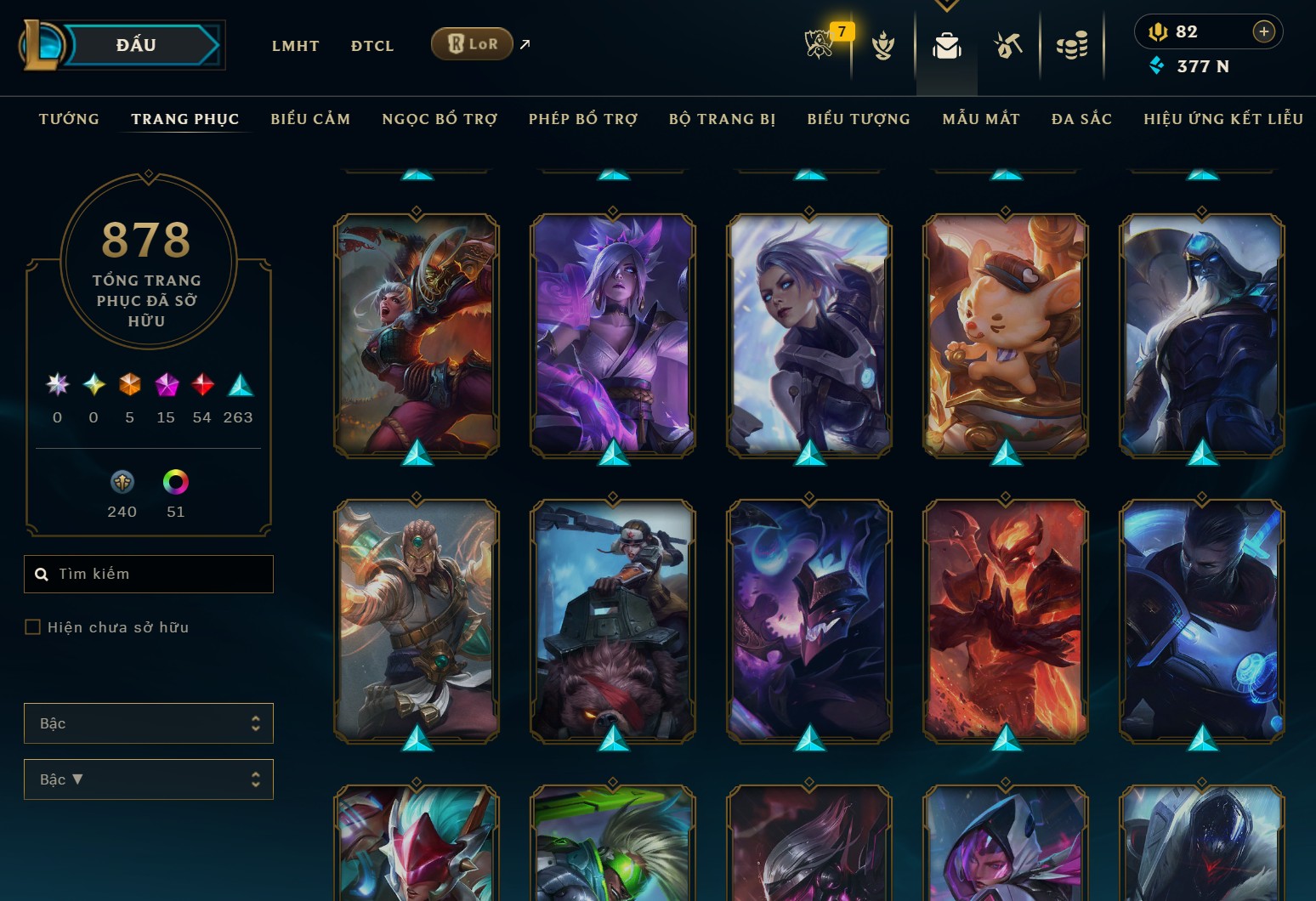1316x901 pixels.
Task: Open the Bậc descending sort dropdown
Action: pos(149,779)
